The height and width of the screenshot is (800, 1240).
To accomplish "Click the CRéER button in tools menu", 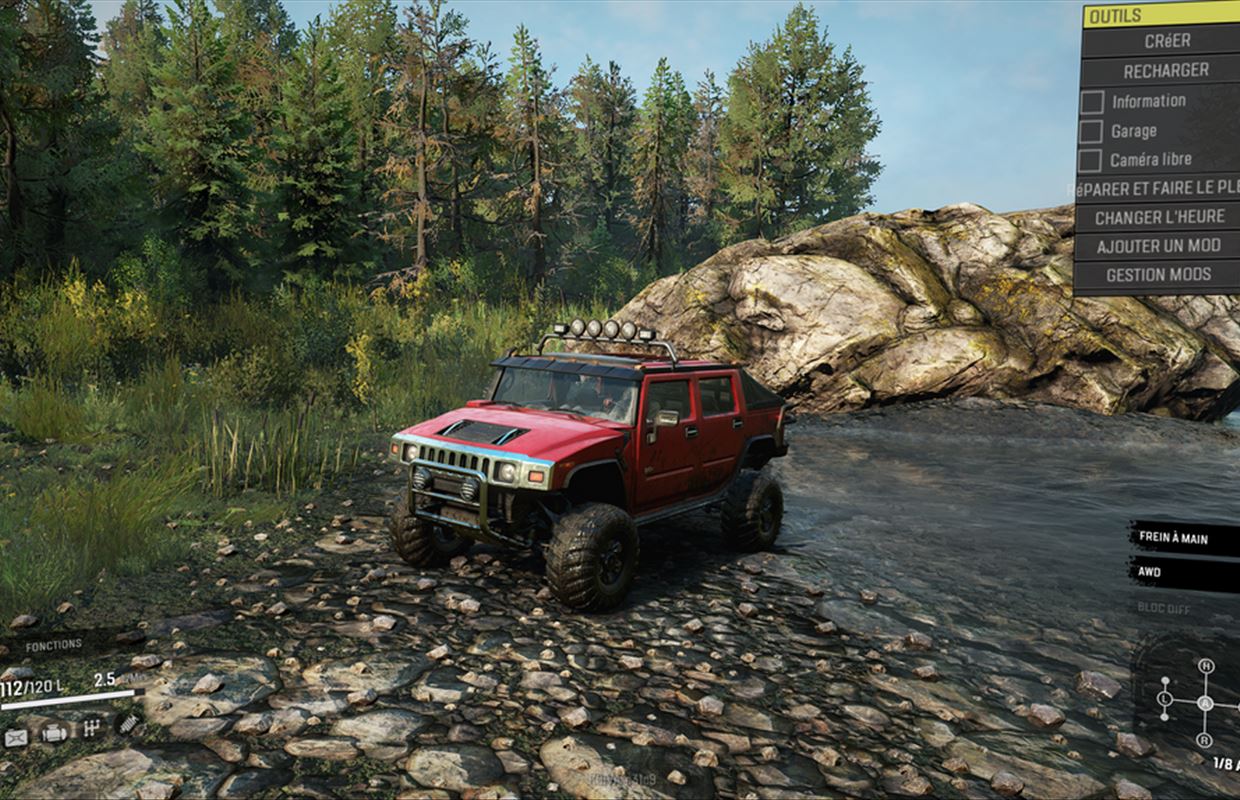I will click(1160, 42).
